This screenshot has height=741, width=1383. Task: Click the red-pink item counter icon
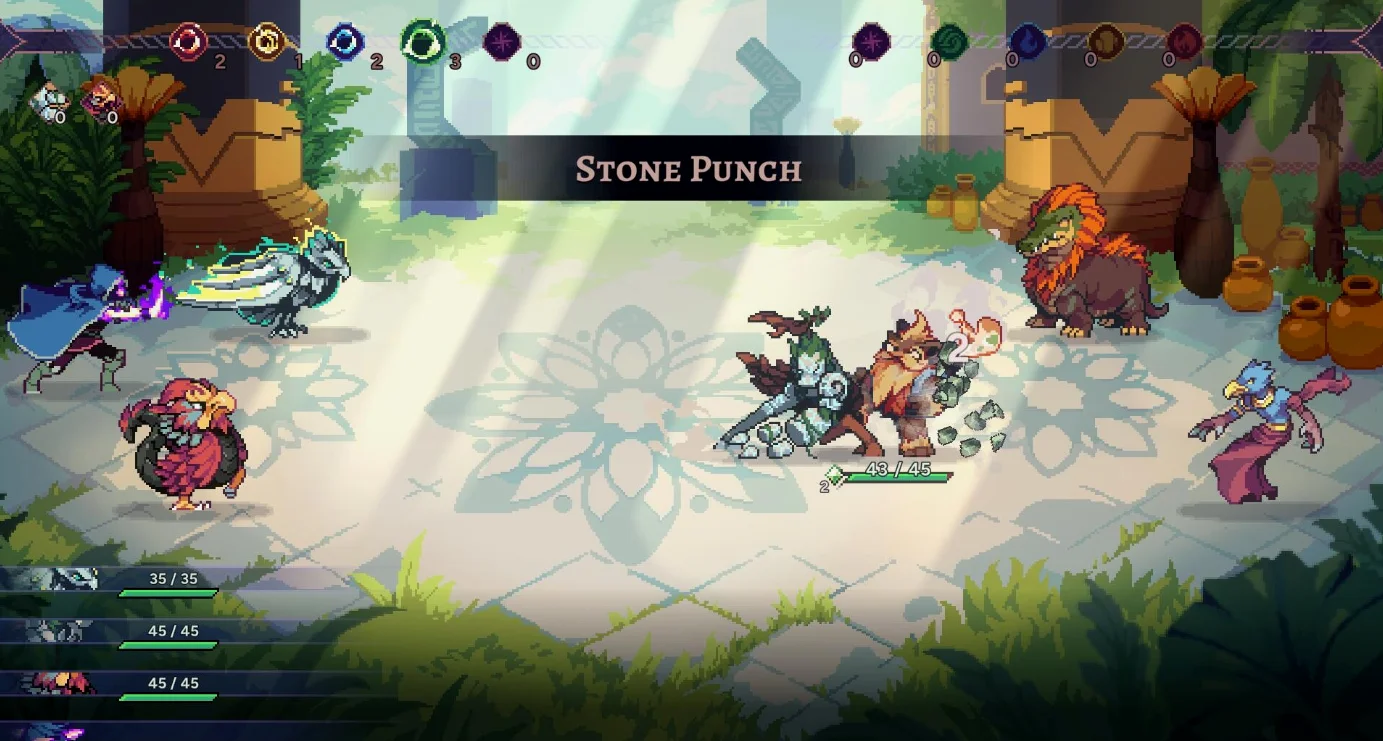[x=101, y=98]
